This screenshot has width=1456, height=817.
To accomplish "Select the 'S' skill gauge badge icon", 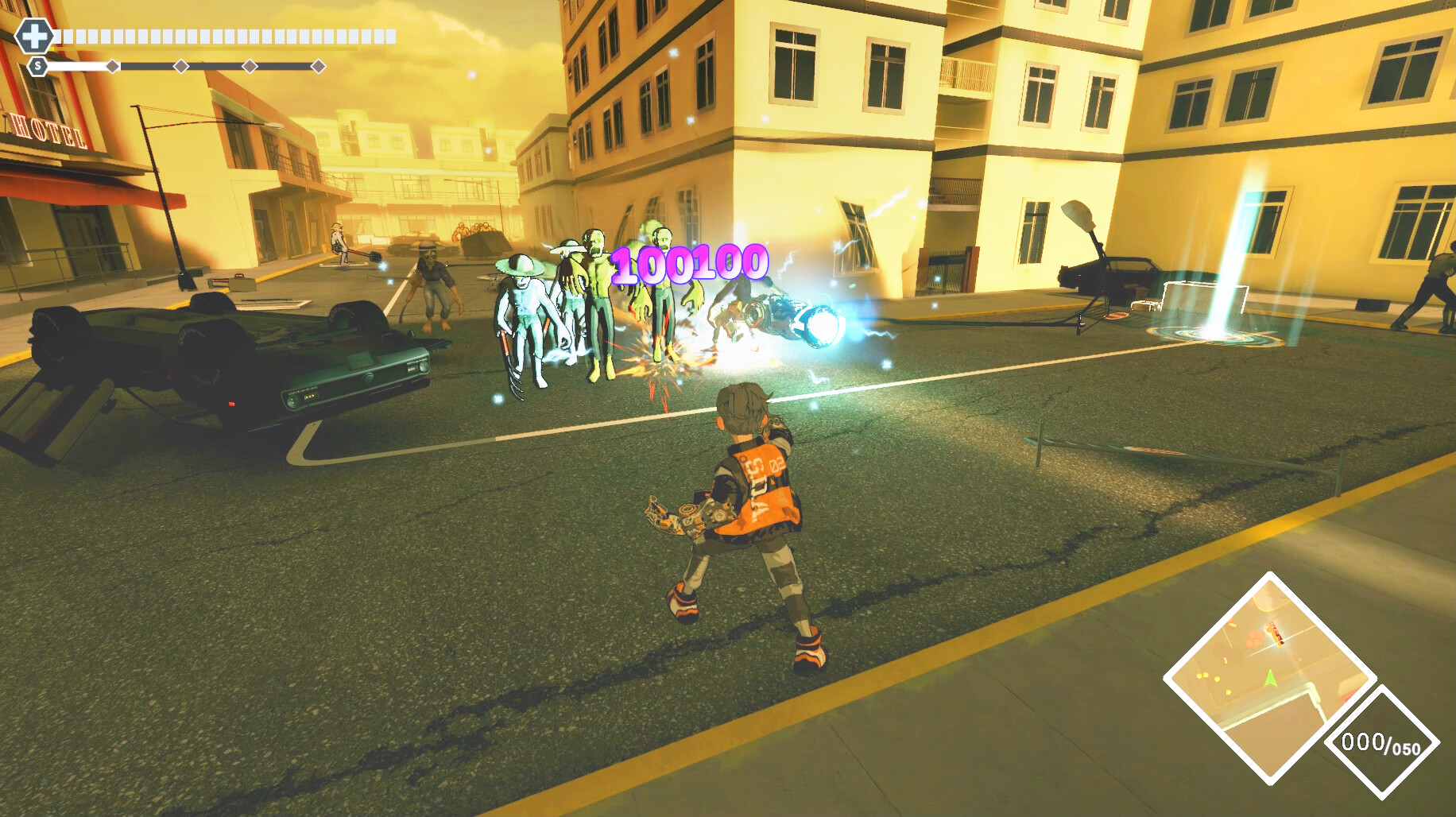I will pyautogui.click(x=37, y=66).
